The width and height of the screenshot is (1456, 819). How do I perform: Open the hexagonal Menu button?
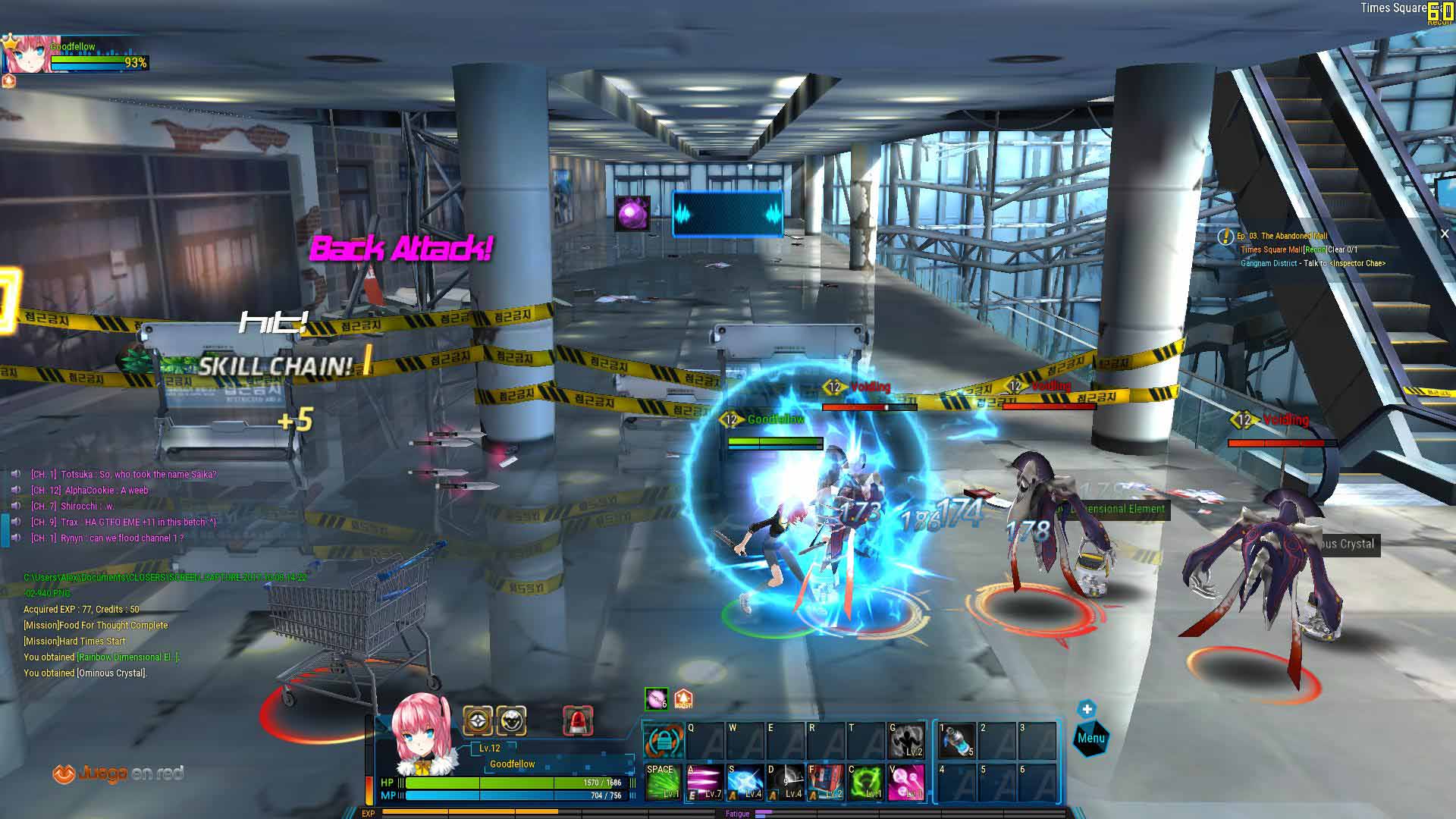tap(1090, 738)
